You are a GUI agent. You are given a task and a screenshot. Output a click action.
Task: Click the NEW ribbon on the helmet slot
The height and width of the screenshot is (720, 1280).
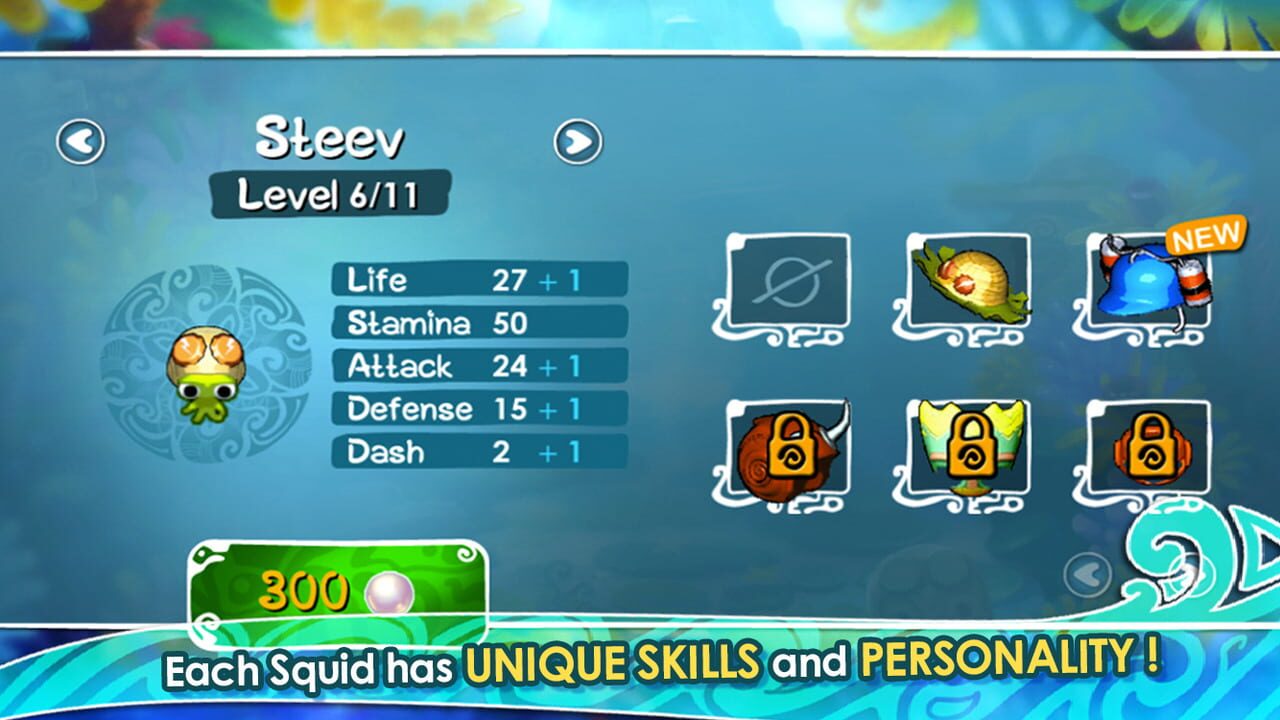point(1205,237)
